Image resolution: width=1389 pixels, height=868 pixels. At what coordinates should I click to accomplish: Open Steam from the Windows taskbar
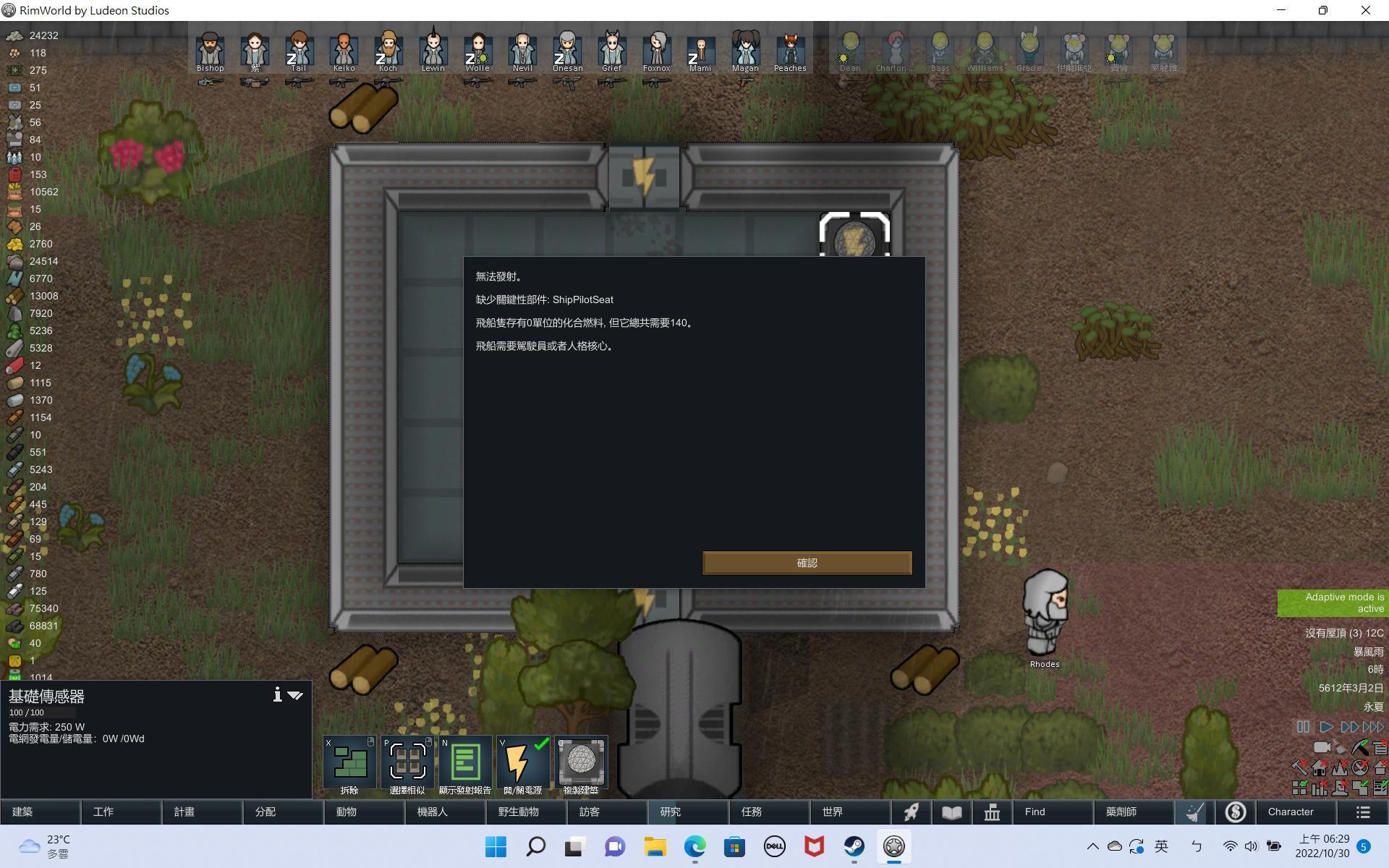click(854, 846)
